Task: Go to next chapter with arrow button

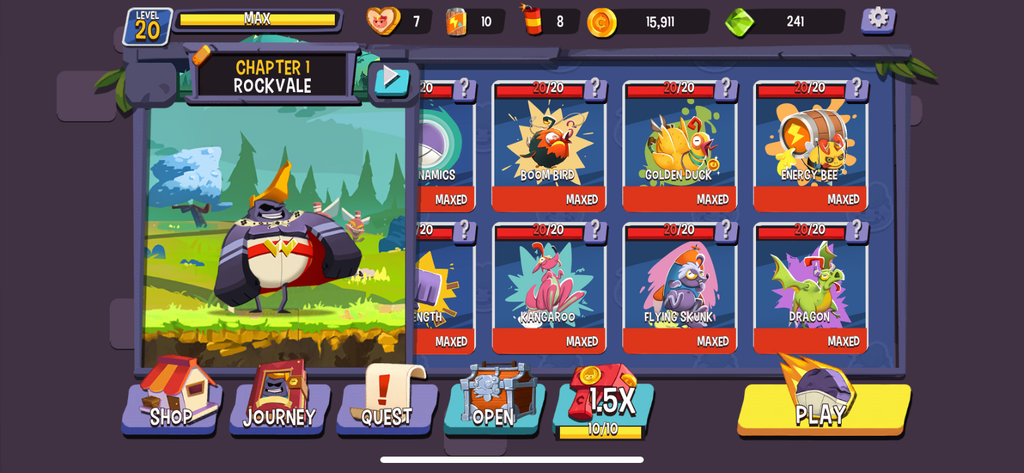Action: (x=392, y=78)
